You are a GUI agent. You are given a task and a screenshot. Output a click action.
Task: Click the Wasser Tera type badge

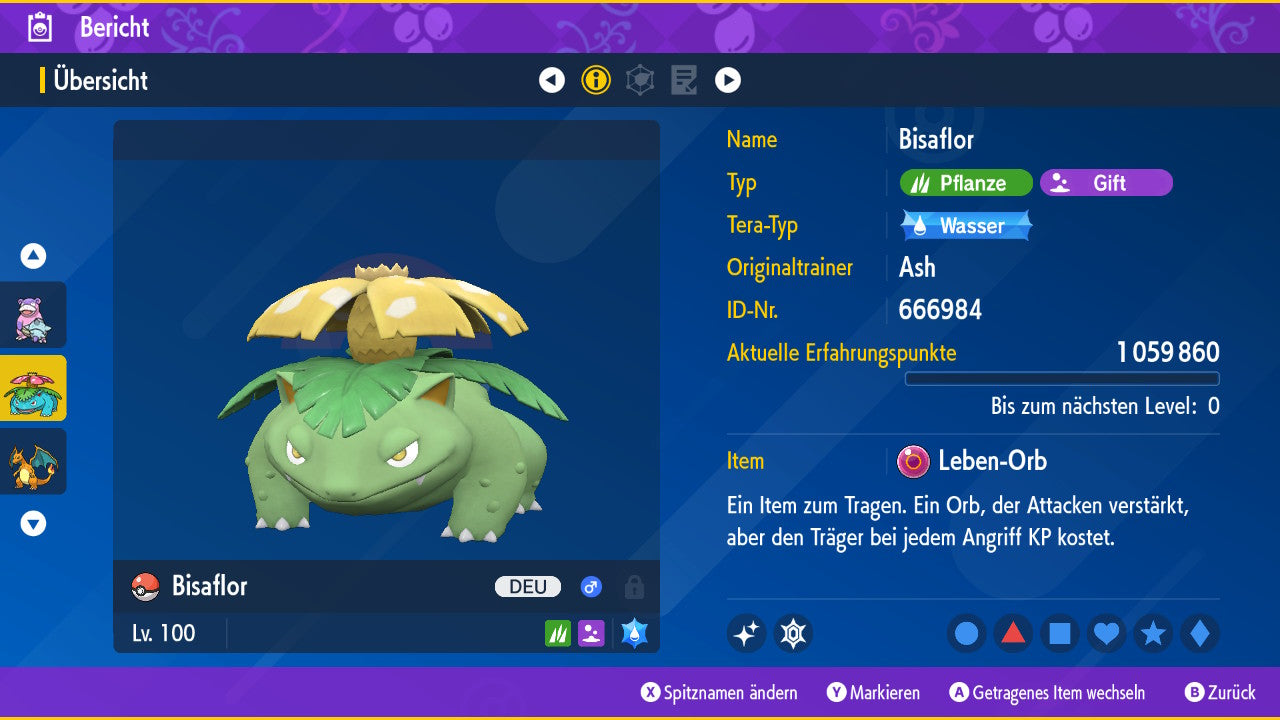click(x=966, y=226)
